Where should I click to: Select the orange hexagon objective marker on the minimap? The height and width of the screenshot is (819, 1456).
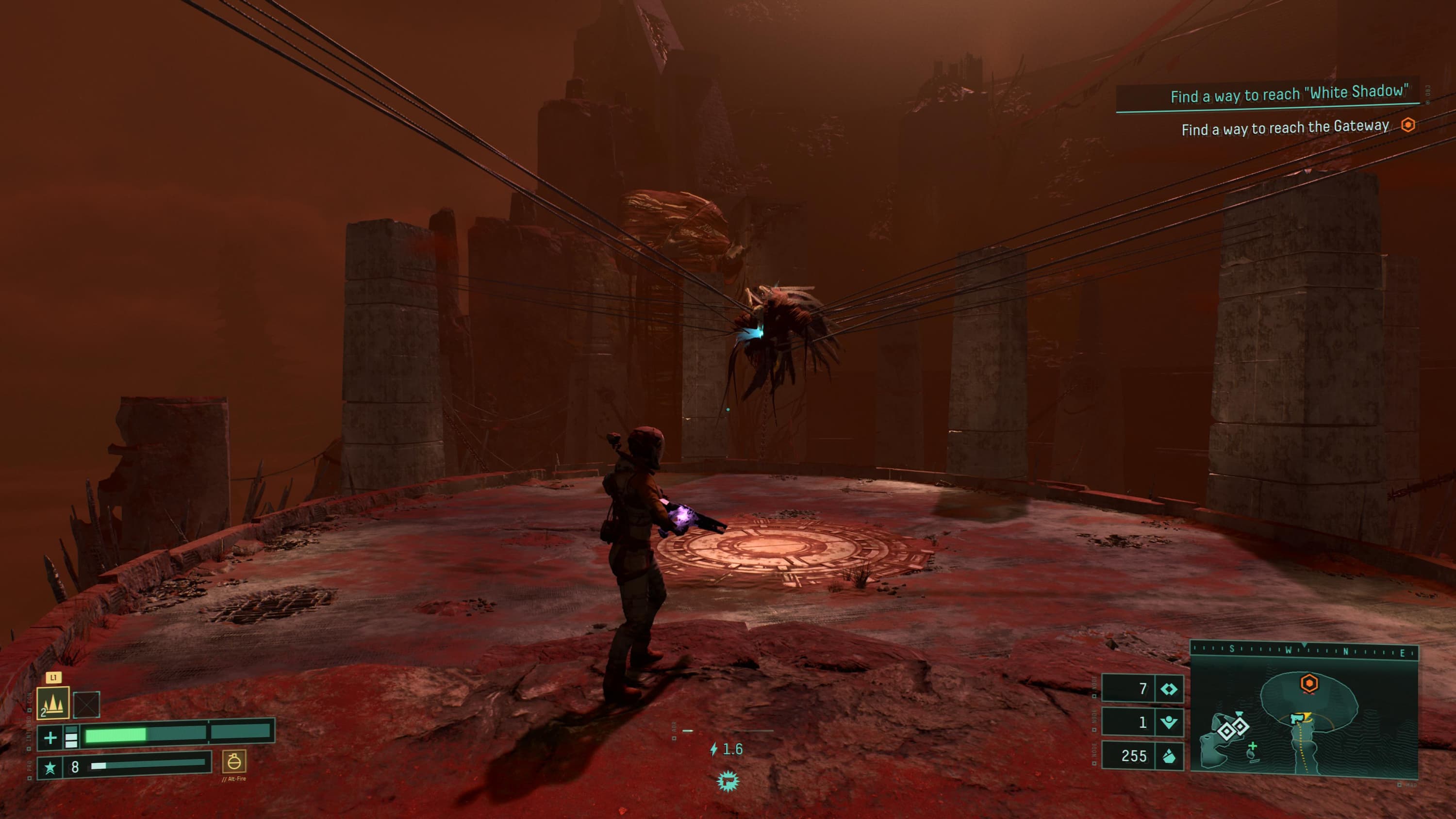(x=1309, y=683)
